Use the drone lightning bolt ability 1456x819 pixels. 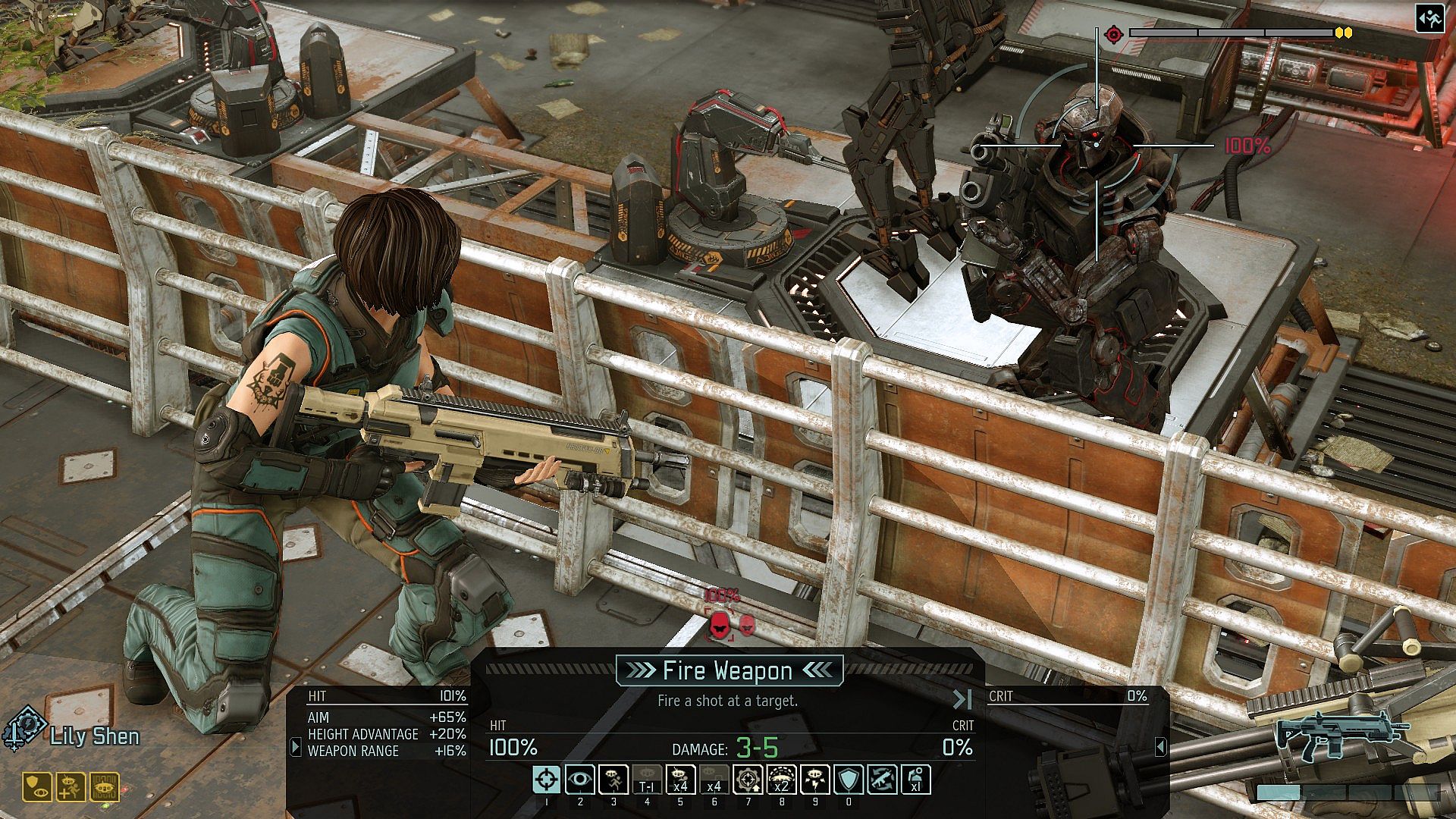pos(814,780)
